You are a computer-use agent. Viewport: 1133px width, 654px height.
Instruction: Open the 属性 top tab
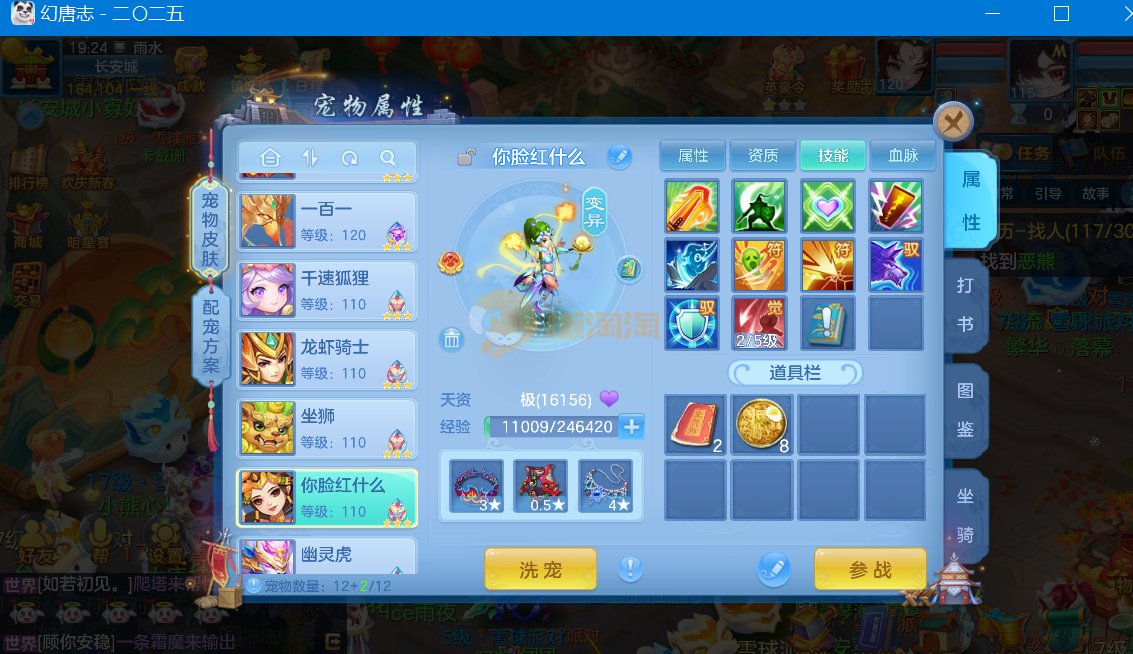[693, 155]
